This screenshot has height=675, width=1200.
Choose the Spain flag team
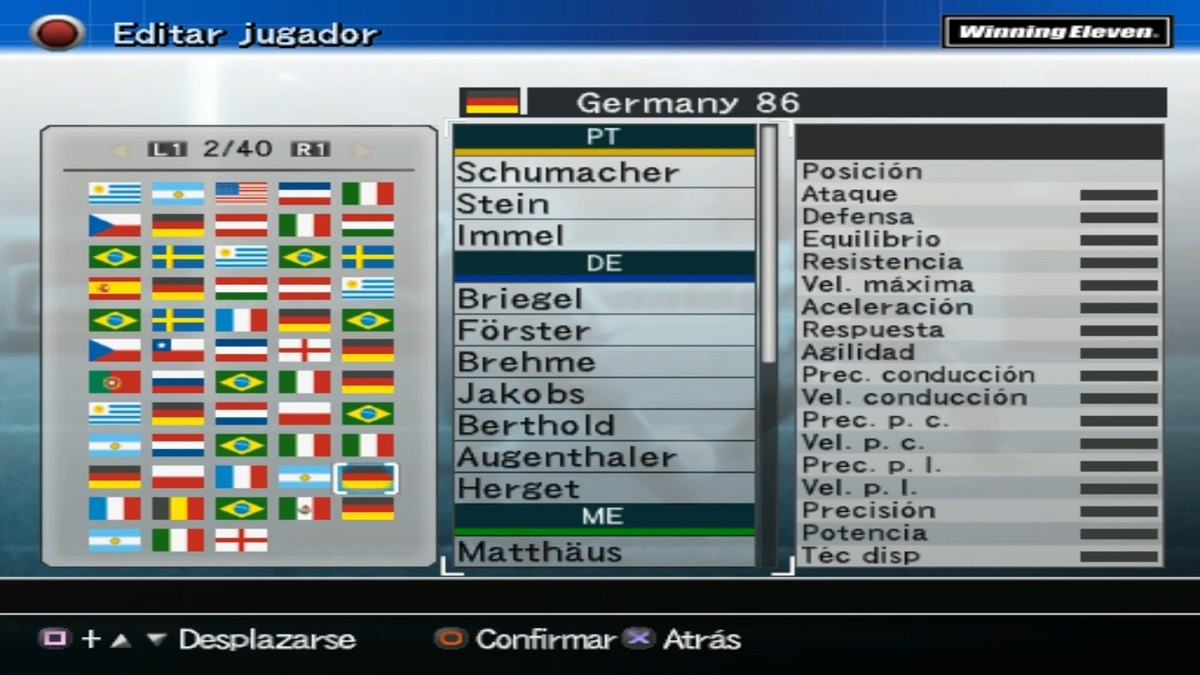pyautogui.click(x=114, y=289)
